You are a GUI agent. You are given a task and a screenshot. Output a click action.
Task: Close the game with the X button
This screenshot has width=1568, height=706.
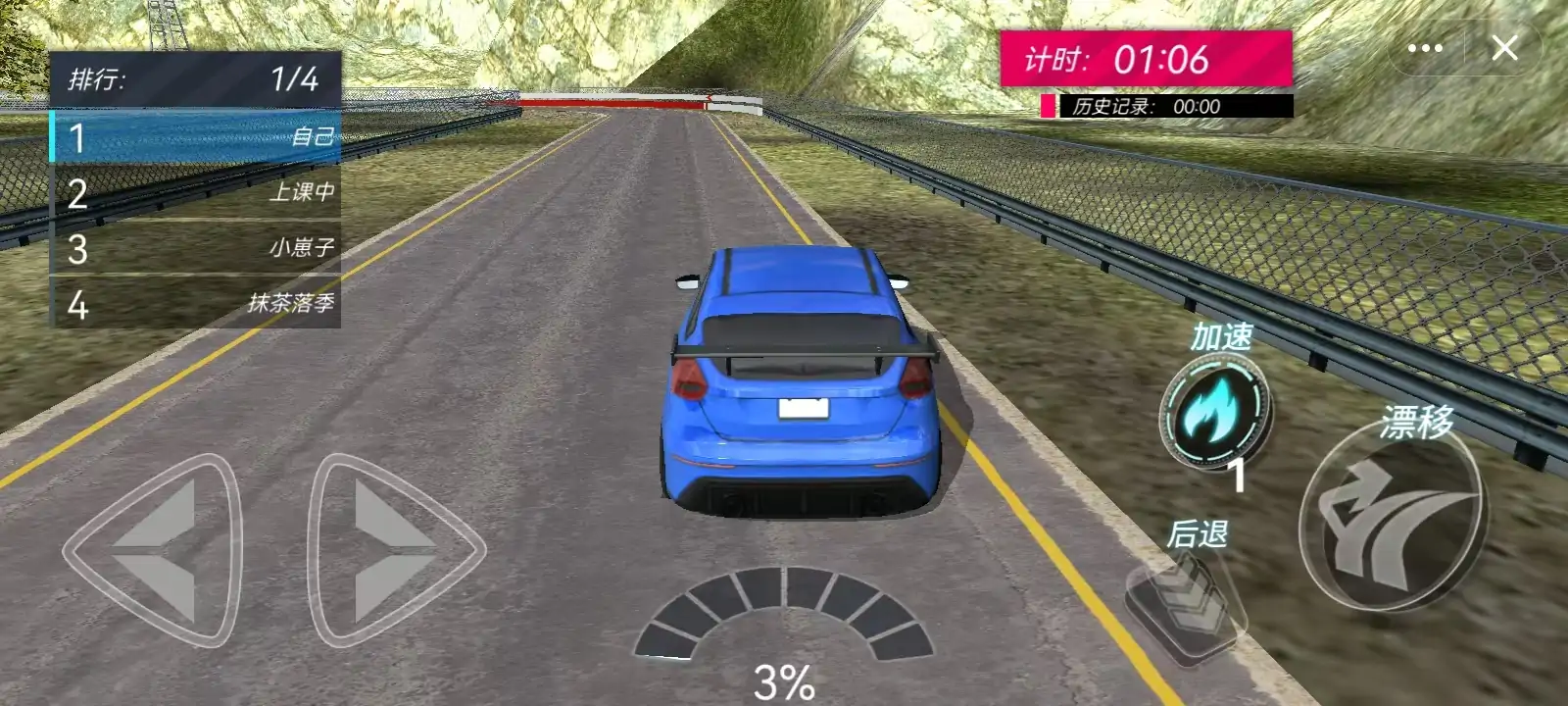[1504, 48]
